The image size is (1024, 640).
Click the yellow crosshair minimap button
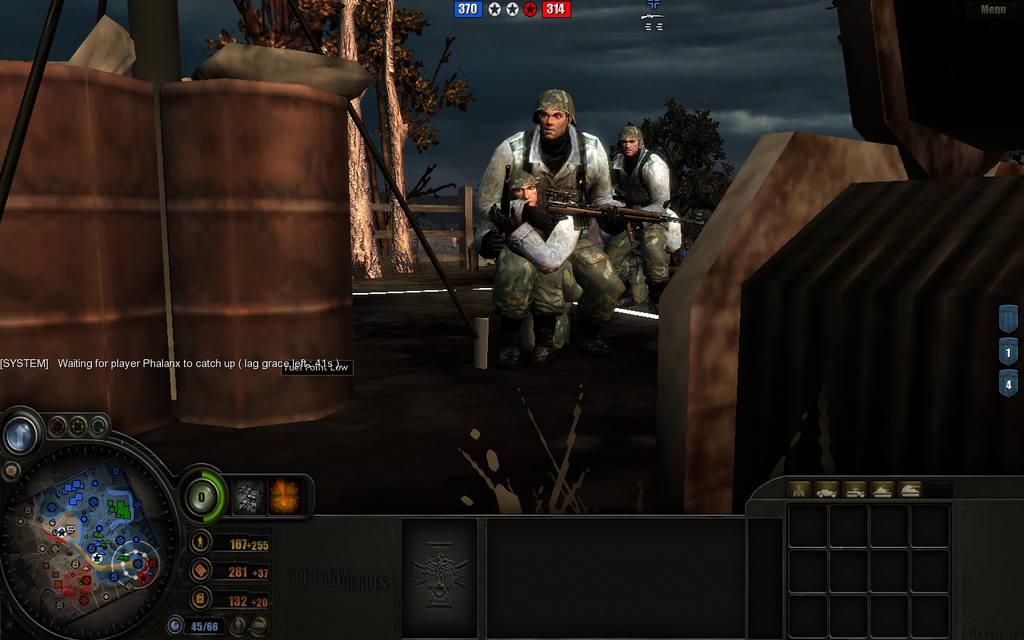point(78,426)
